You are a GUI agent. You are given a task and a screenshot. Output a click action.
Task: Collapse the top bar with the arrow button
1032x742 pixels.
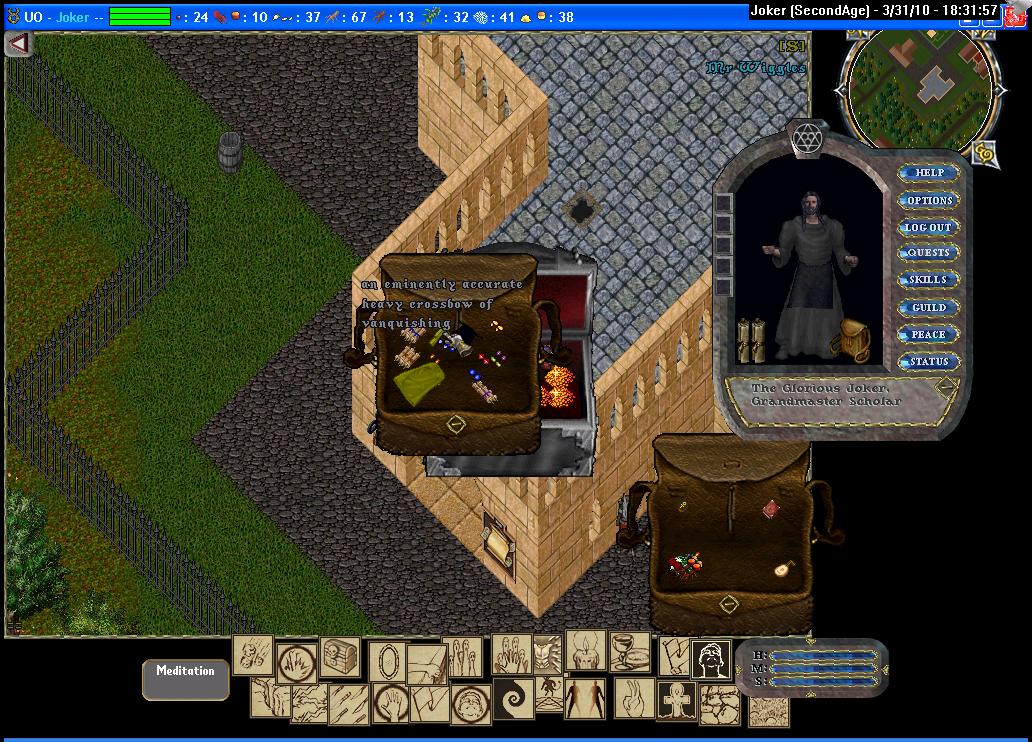pos(19,44)
